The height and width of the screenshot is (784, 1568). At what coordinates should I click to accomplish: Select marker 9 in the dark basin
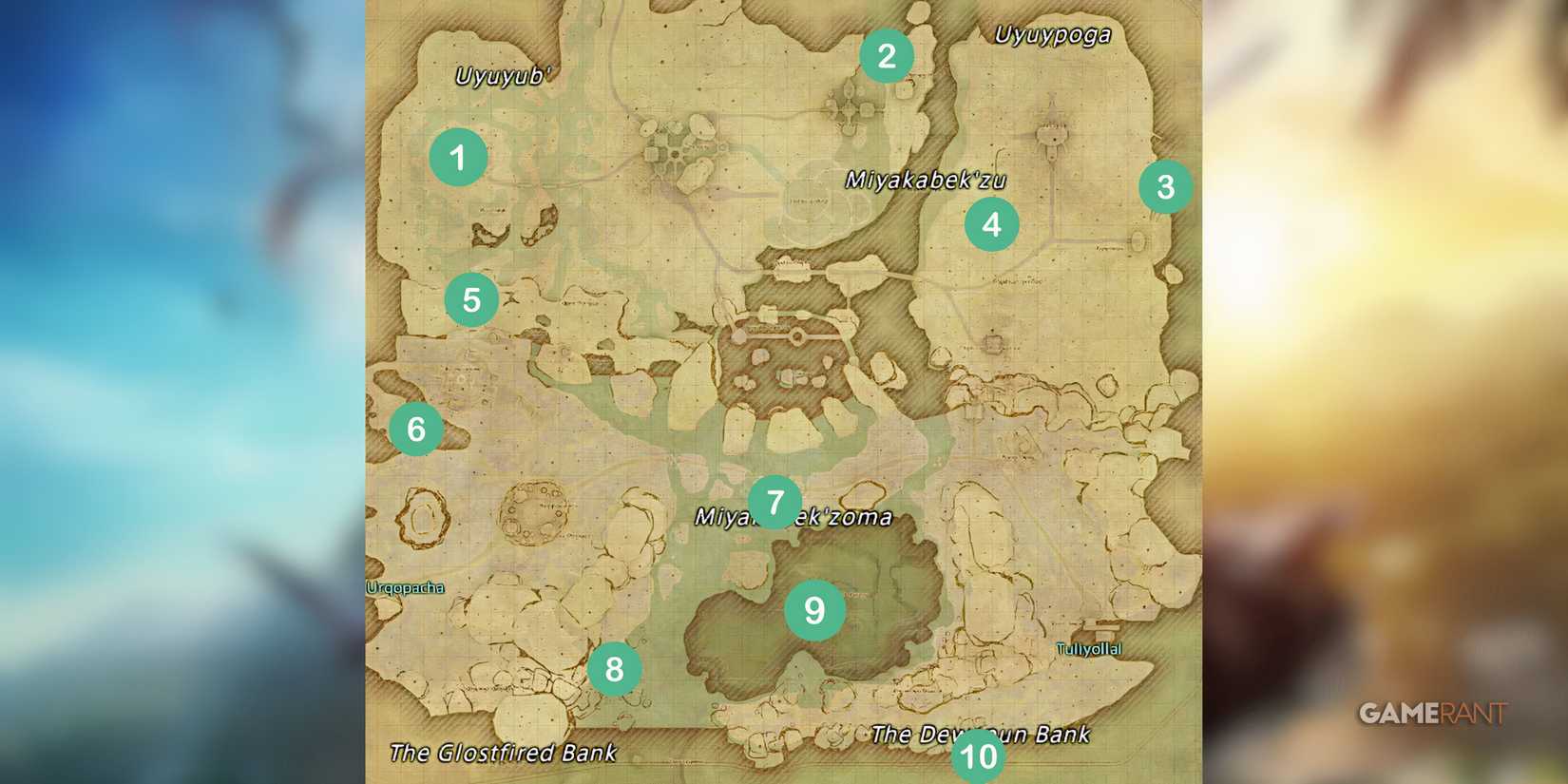[815, 612]
